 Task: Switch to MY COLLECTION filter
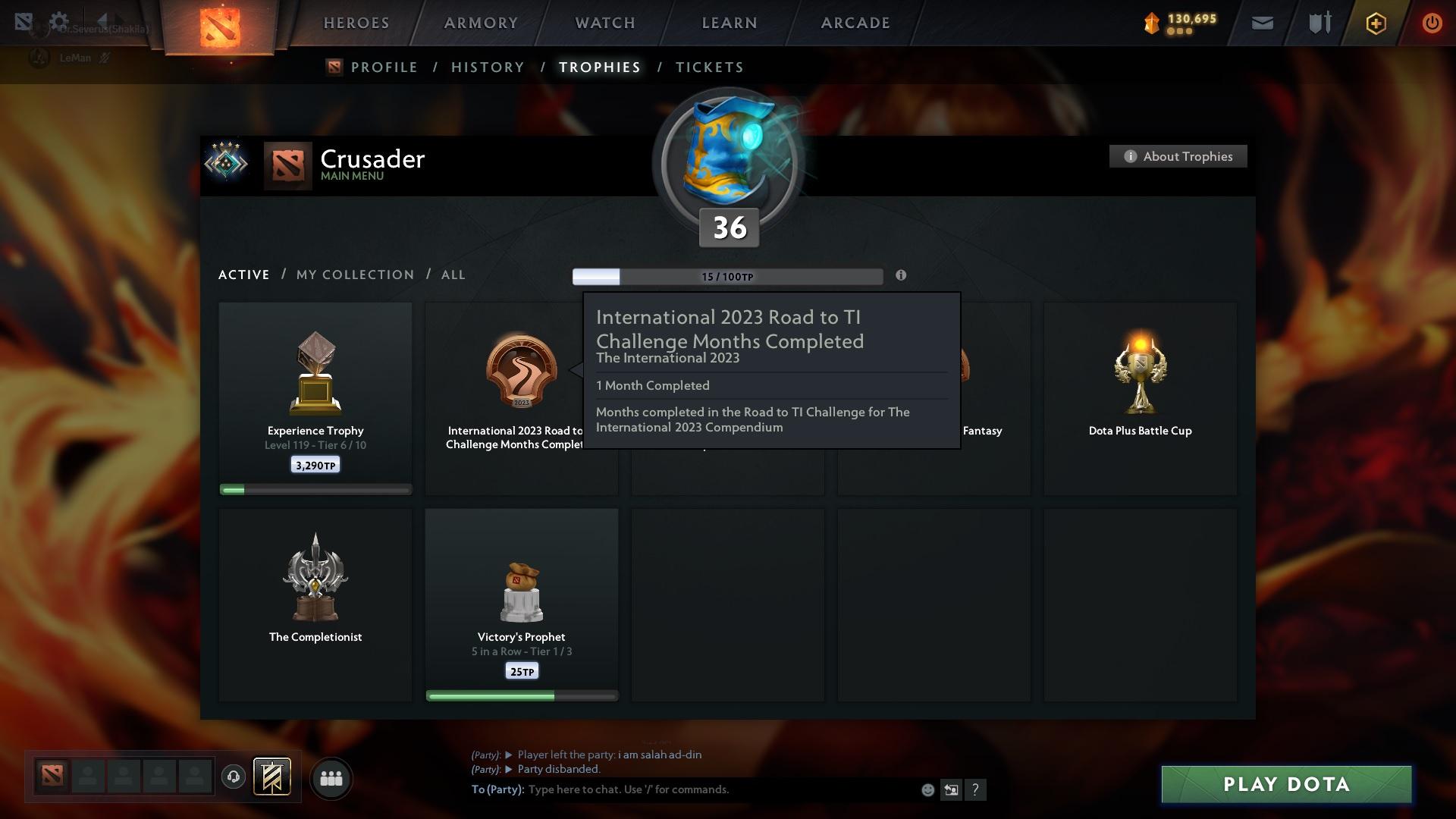tap(354, 275)
